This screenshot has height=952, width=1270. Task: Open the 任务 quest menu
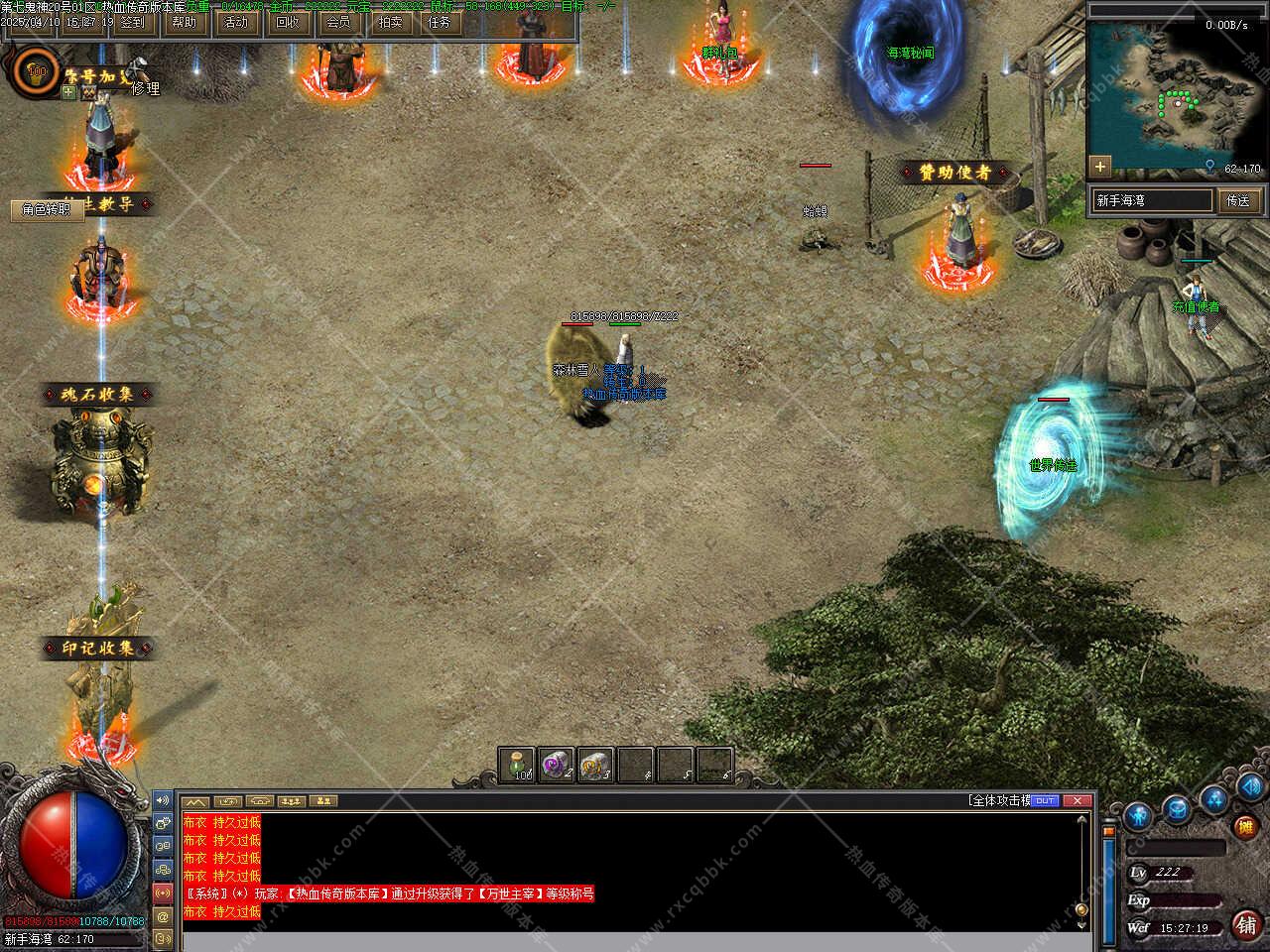point(440,22)
